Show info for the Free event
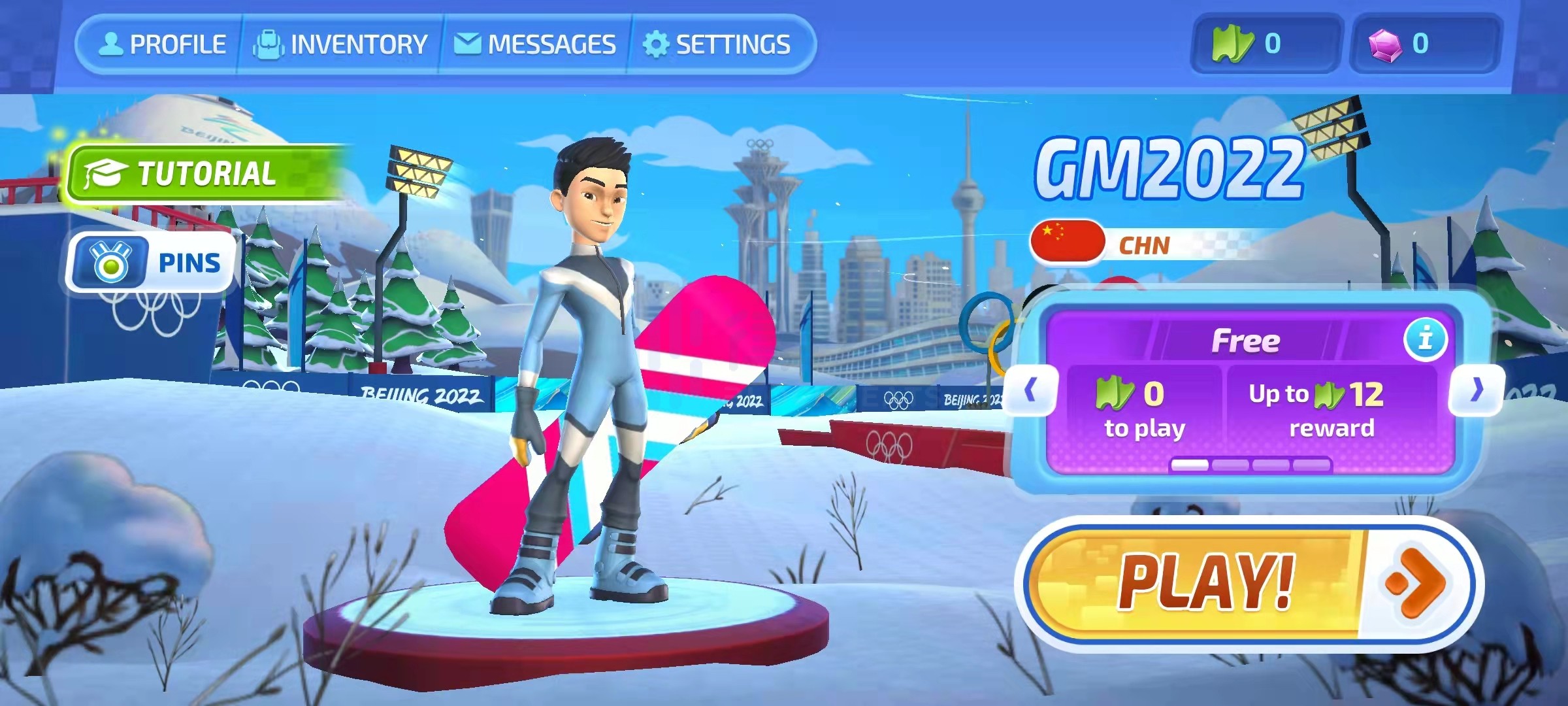1568x706 pixels. click(1425, 339)
